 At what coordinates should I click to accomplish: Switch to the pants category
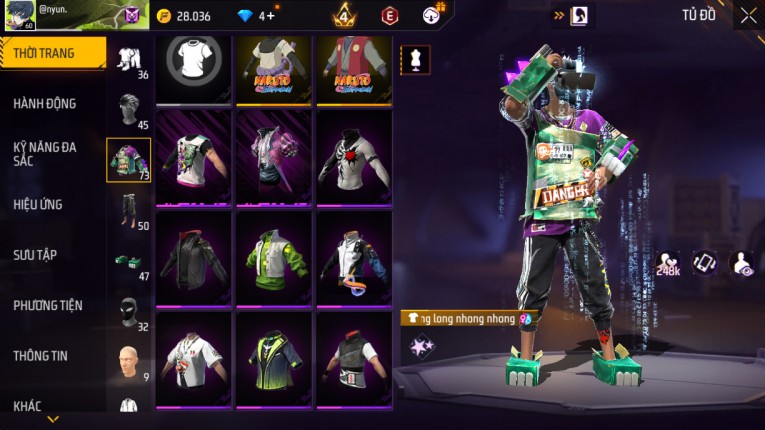coord(129,209)
